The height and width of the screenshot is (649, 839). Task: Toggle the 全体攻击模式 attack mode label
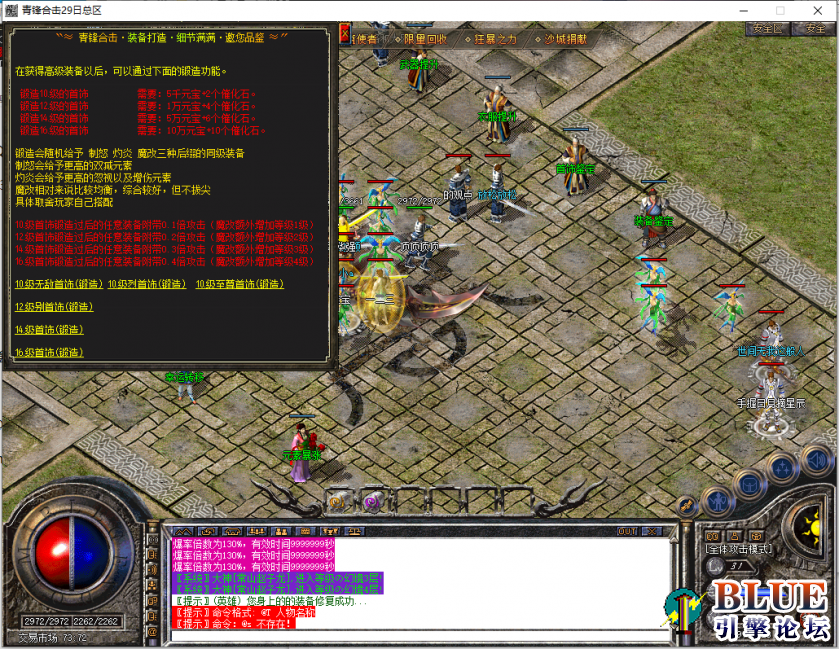[740, 549]
